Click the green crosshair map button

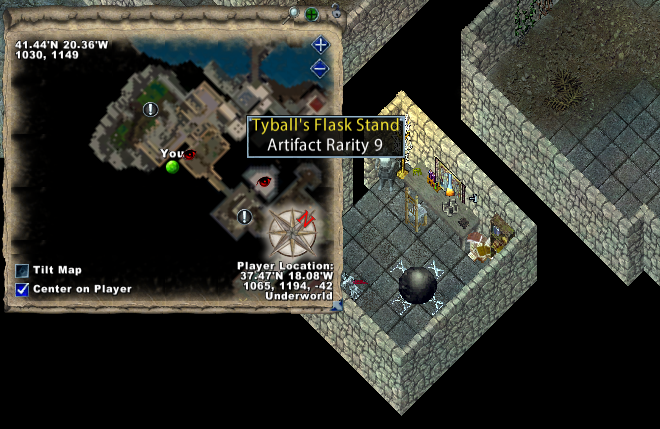click(311, 14)
